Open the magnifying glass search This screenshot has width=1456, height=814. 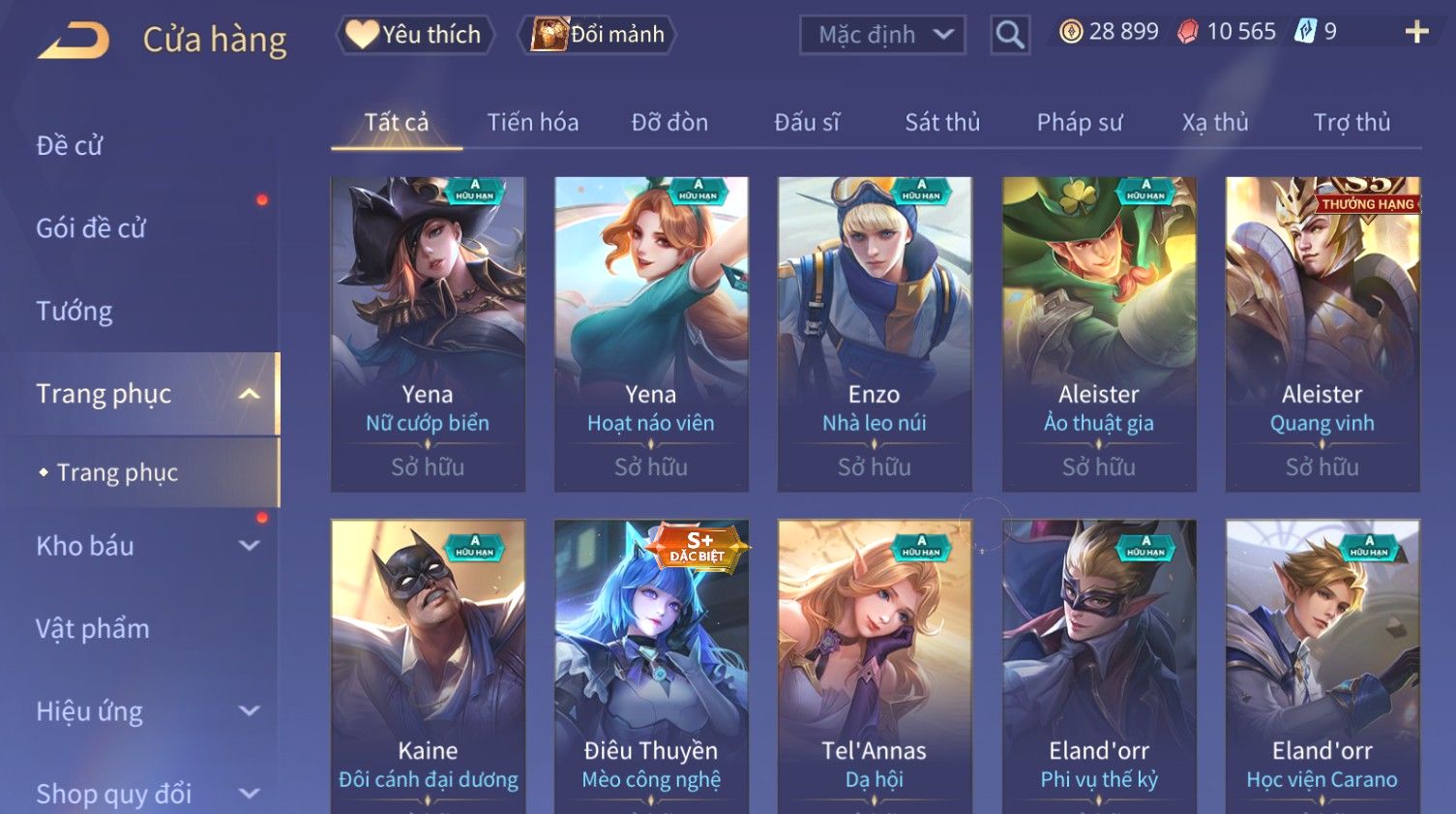pos(1010,35)
